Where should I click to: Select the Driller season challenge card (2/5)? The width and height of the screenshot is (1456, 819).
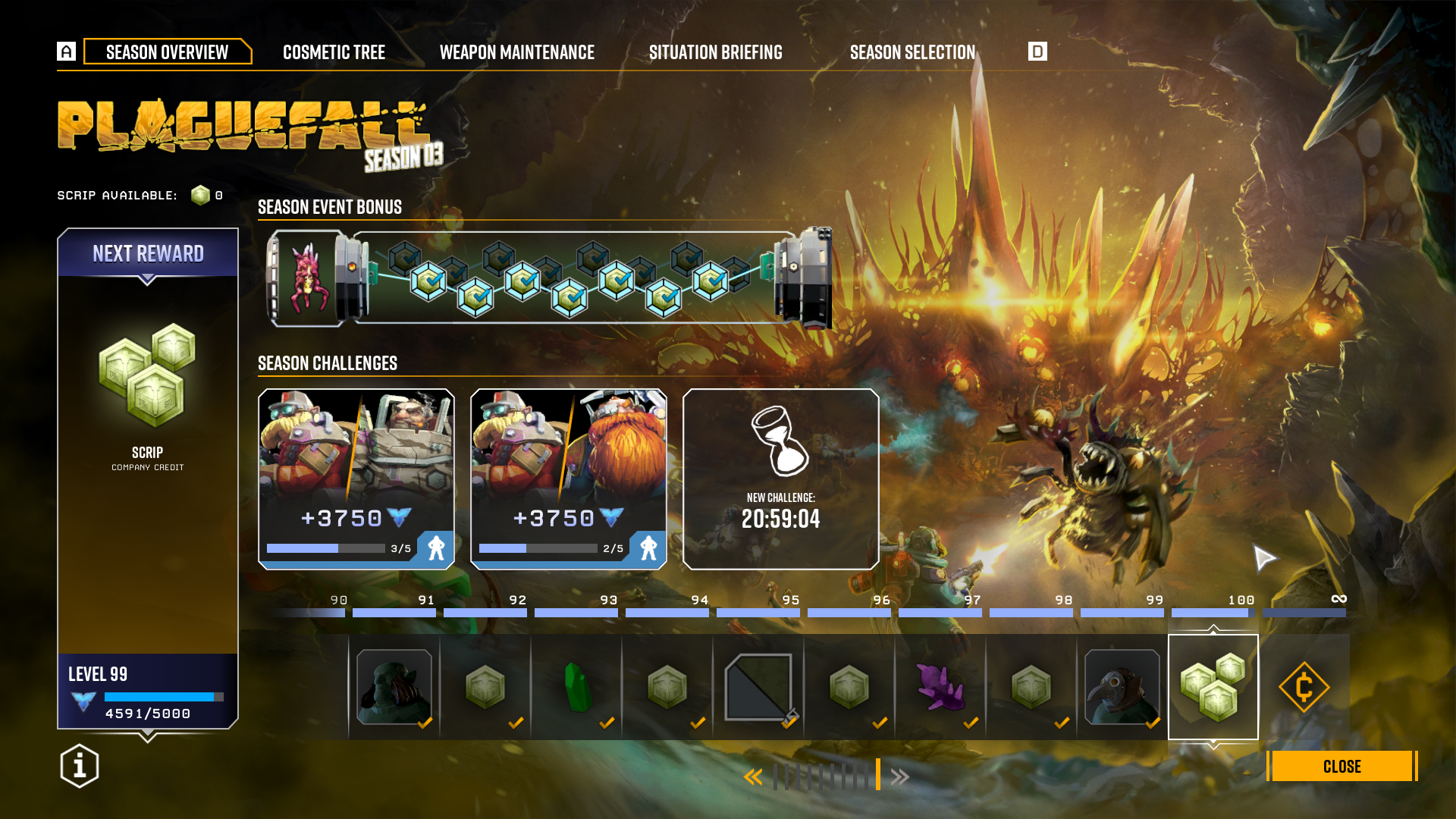(x=569, y=479)
